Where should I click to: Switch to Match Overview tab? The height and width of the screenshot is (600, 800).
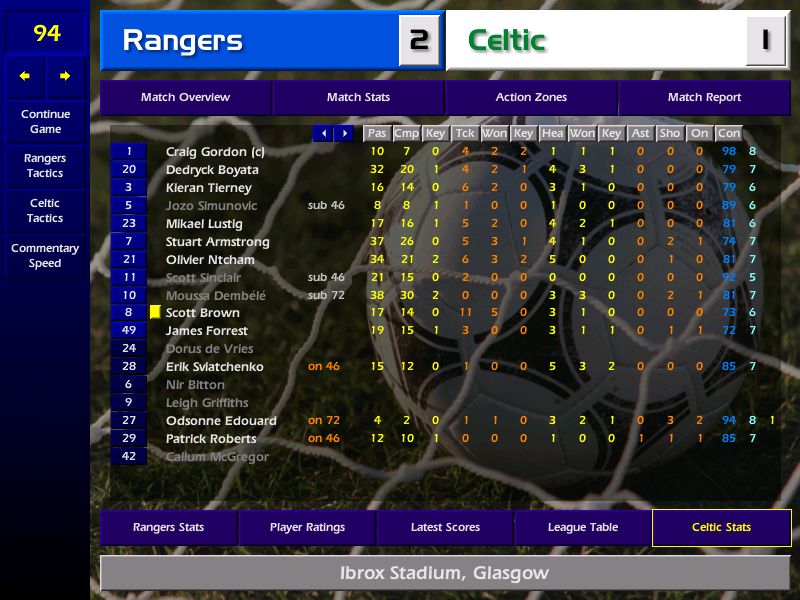(185, 98)
